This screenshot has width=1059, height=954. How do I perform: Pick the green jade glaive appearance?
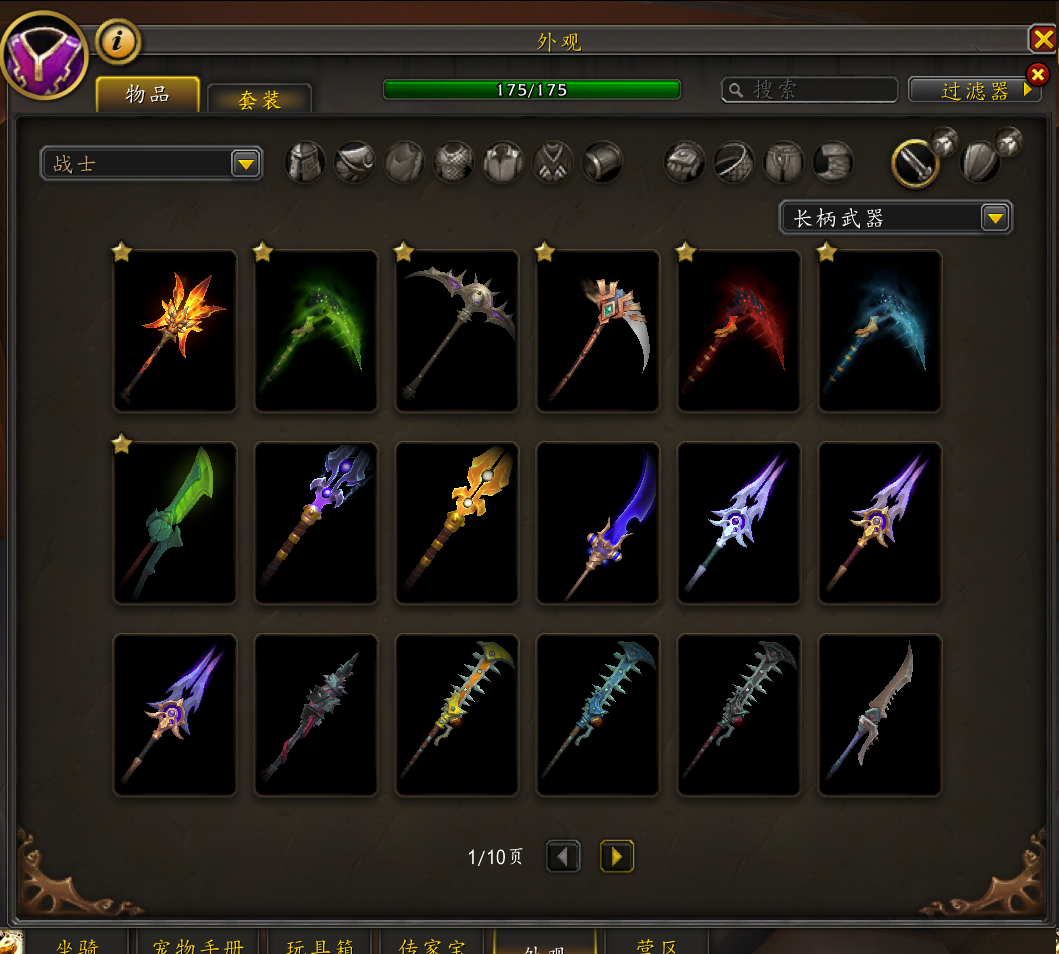click(175, 523)
